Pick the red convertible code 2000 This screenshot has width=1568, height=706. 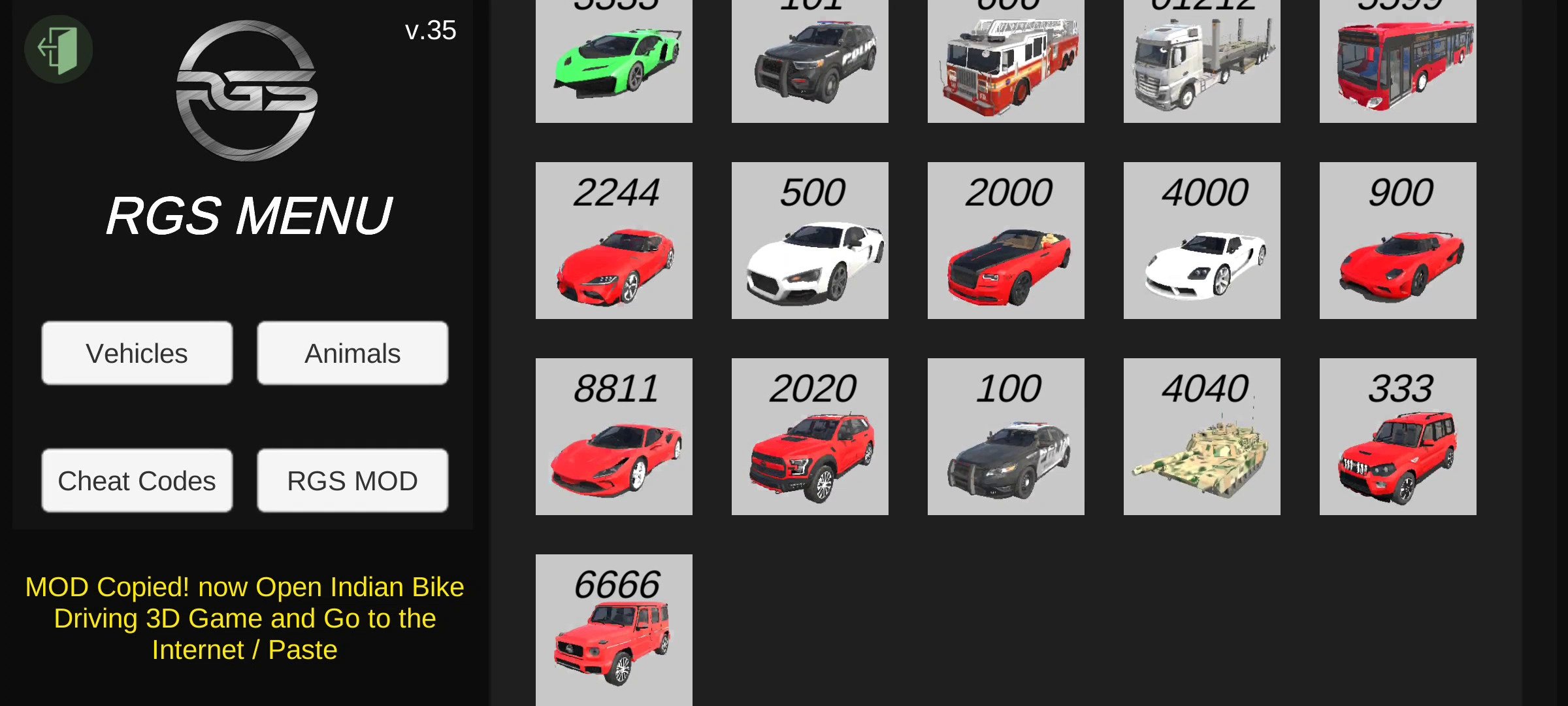(1006, 241)
